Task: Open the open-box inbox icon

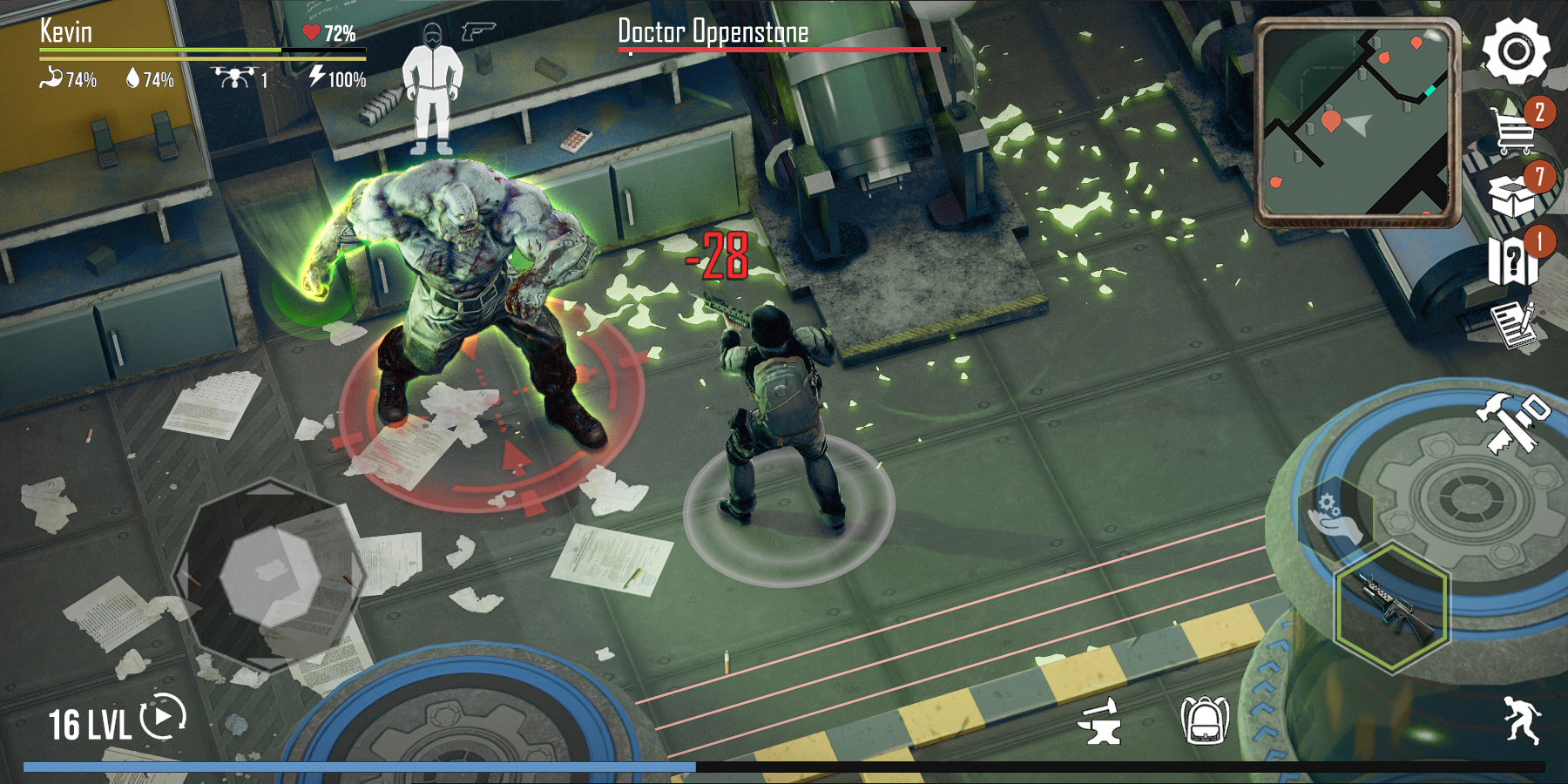Action: (x=1512, y=194)
